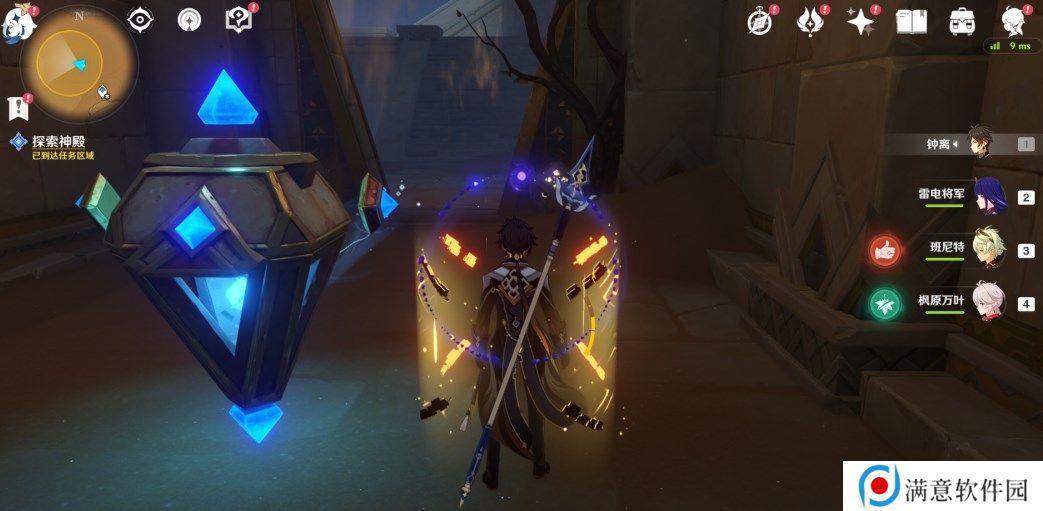Open the round four-point-star emblem icon

pos(190,20)
